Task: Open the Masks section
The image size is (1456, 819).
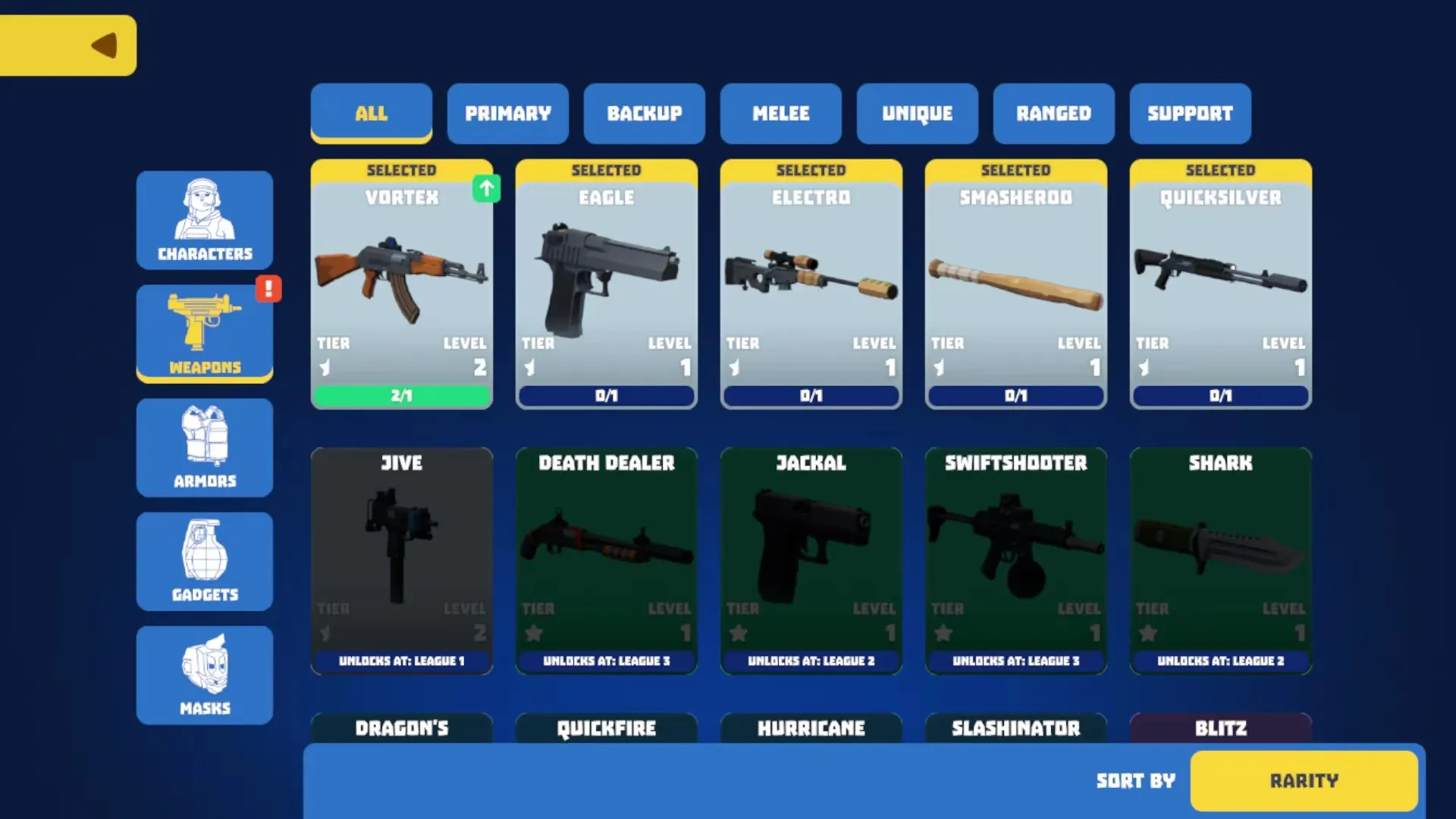Action: coord(205,675)
